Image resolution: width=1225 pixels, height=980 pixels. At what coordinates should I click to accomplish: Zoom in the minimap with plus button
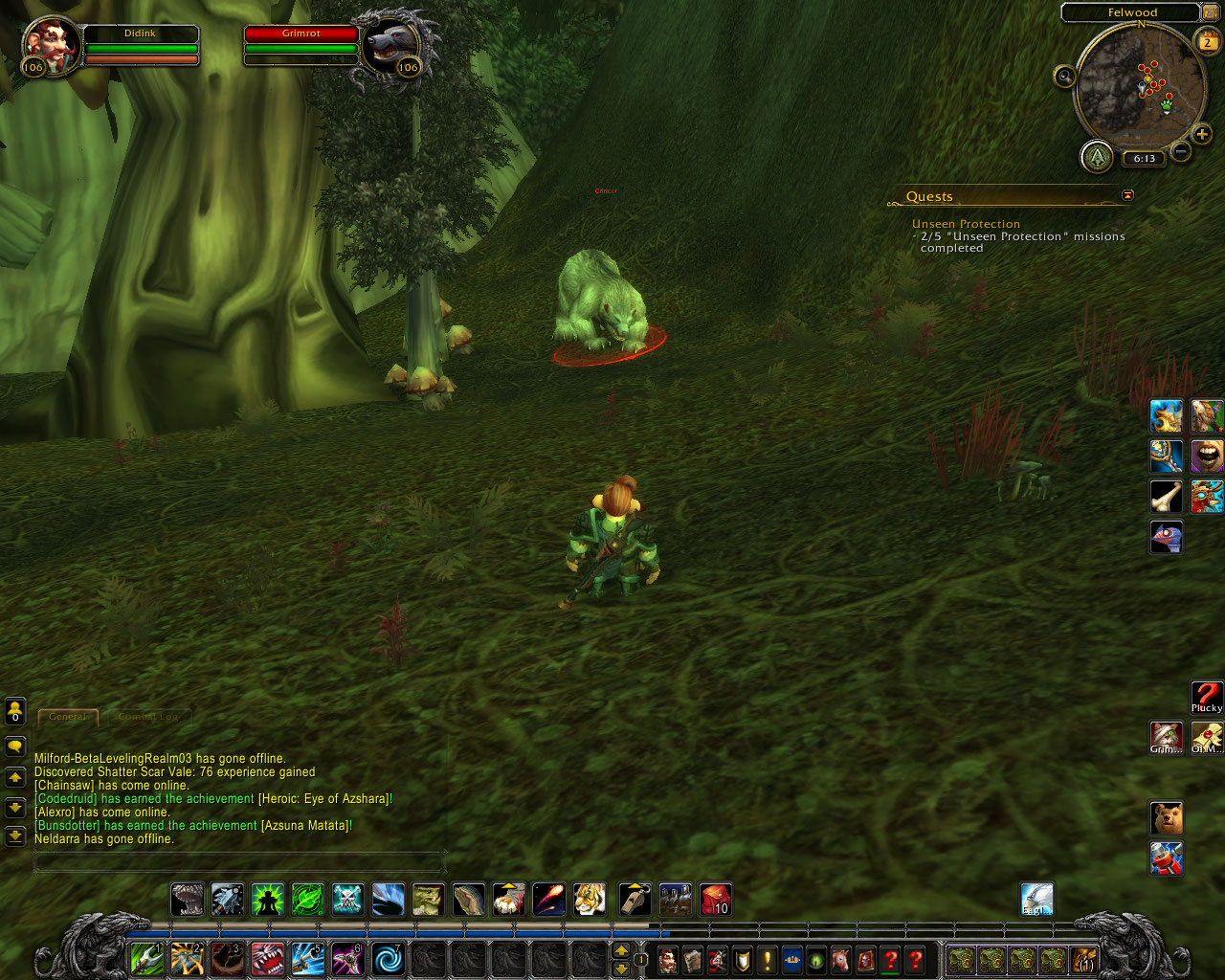[x=1203, y=135]
